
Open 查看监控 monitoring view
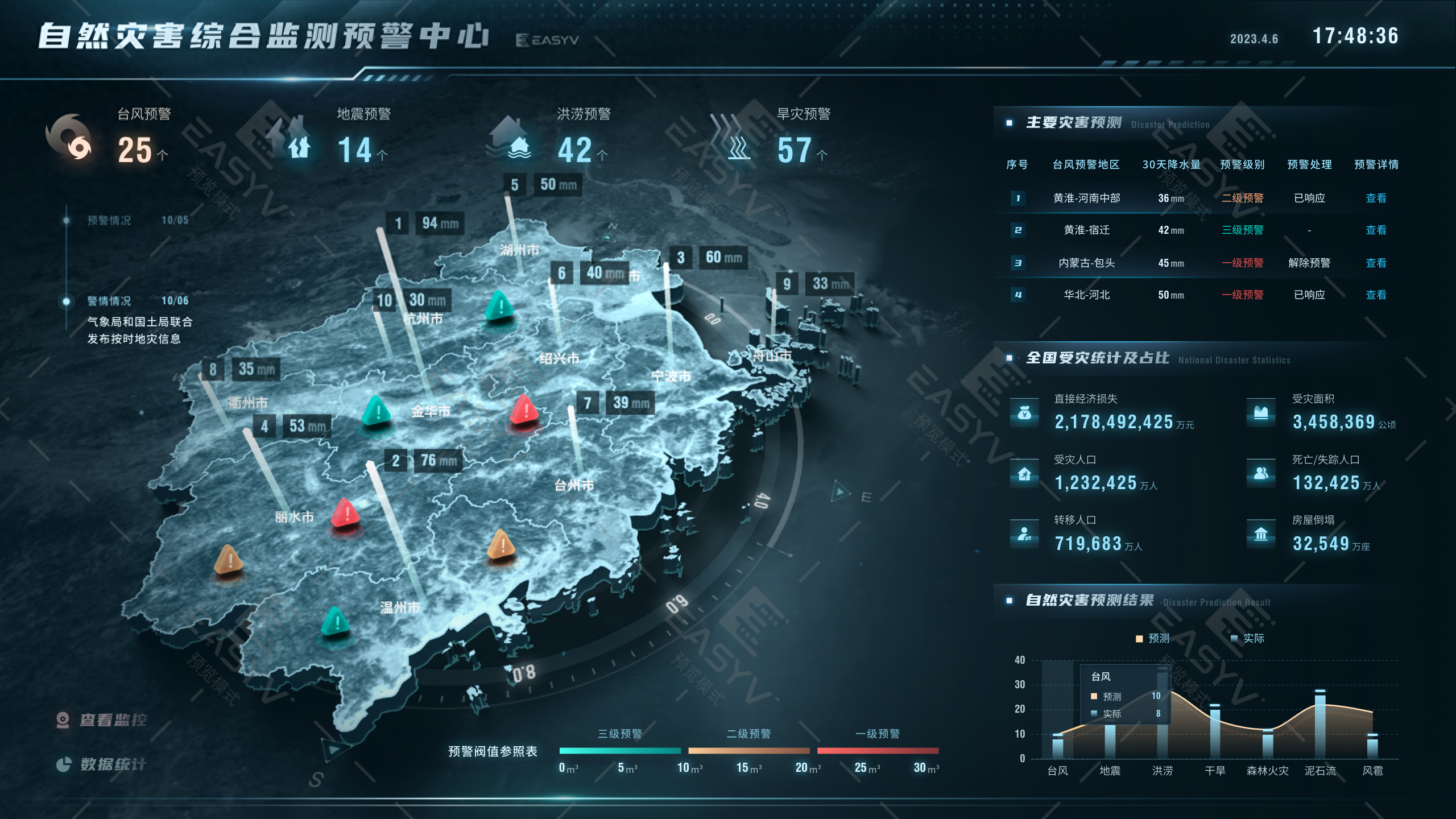point(105,719)
